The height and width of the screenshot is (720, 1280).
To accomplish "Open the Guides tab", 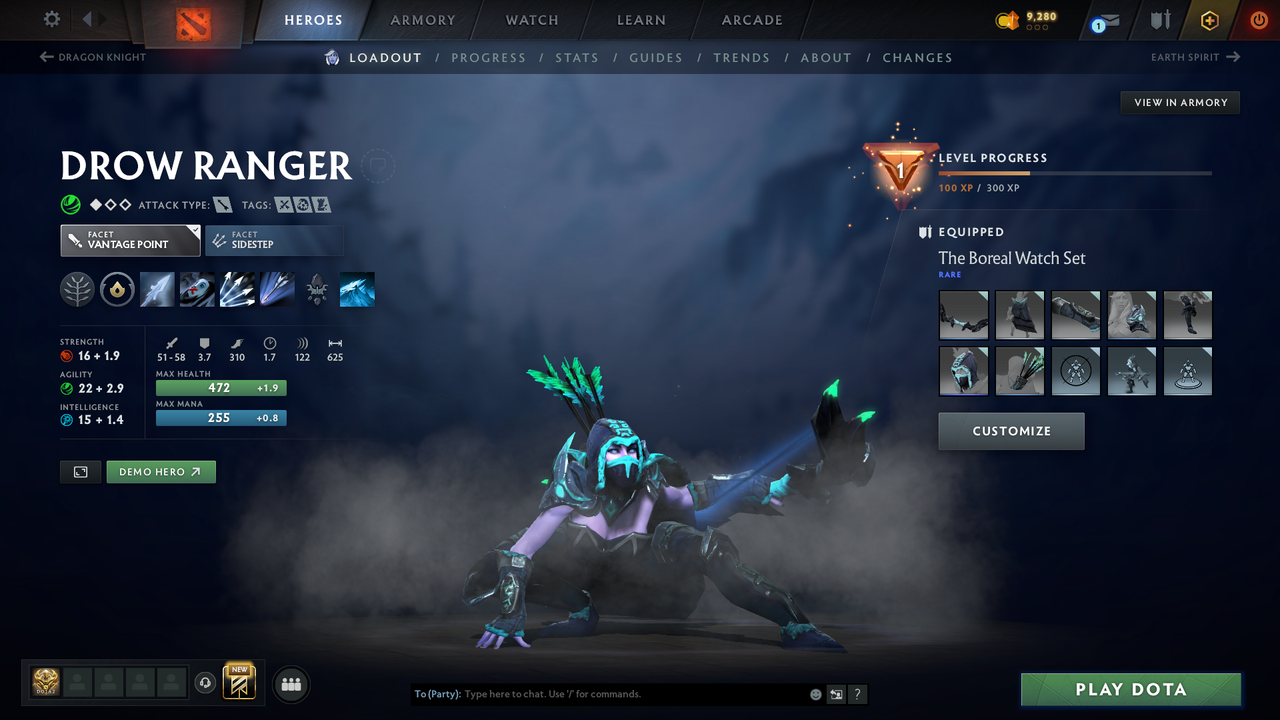I will pyautogui.click(x=656, y=57).
